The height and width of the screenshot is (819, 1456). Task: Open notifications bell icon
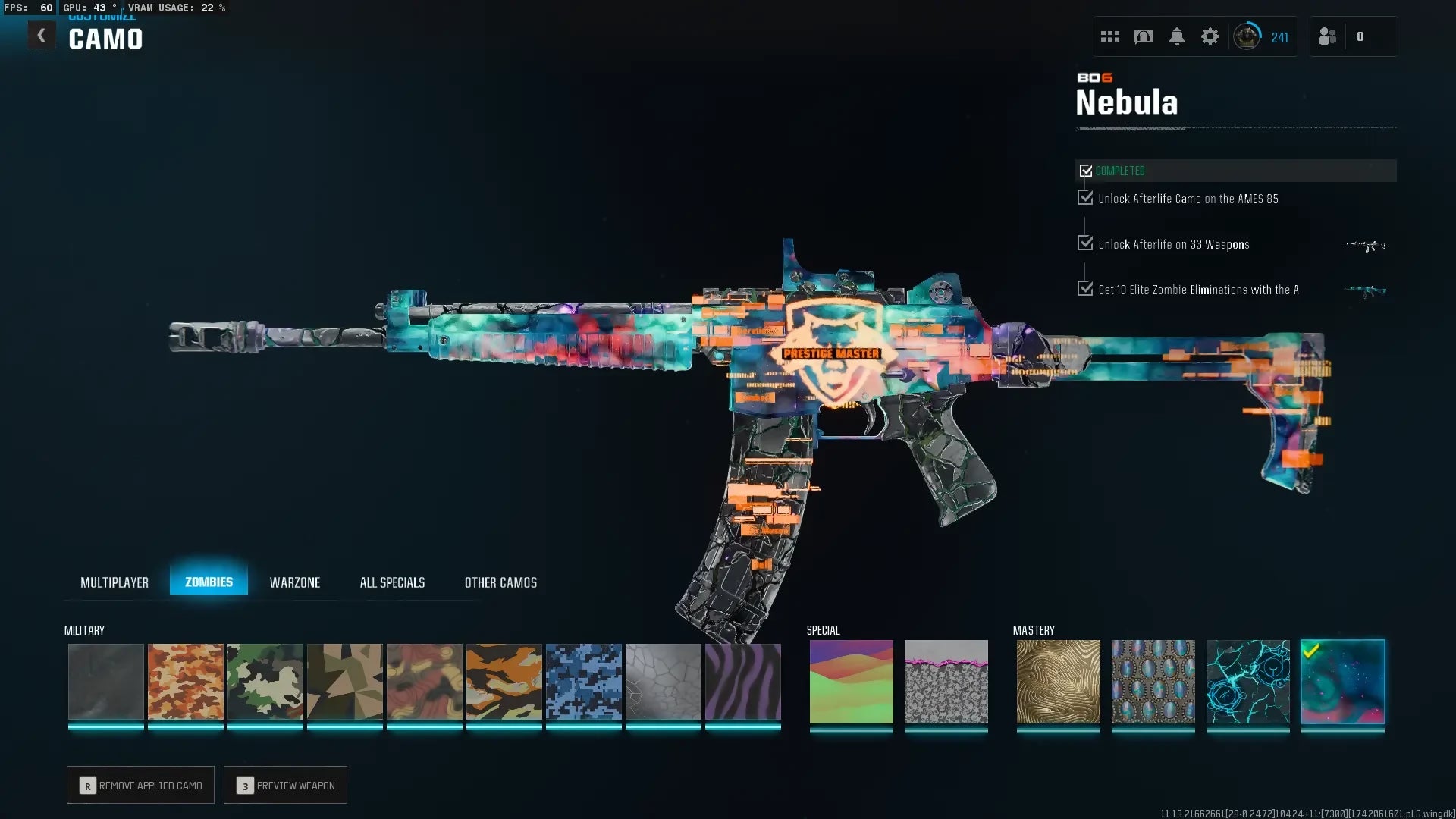(1177, 36)
